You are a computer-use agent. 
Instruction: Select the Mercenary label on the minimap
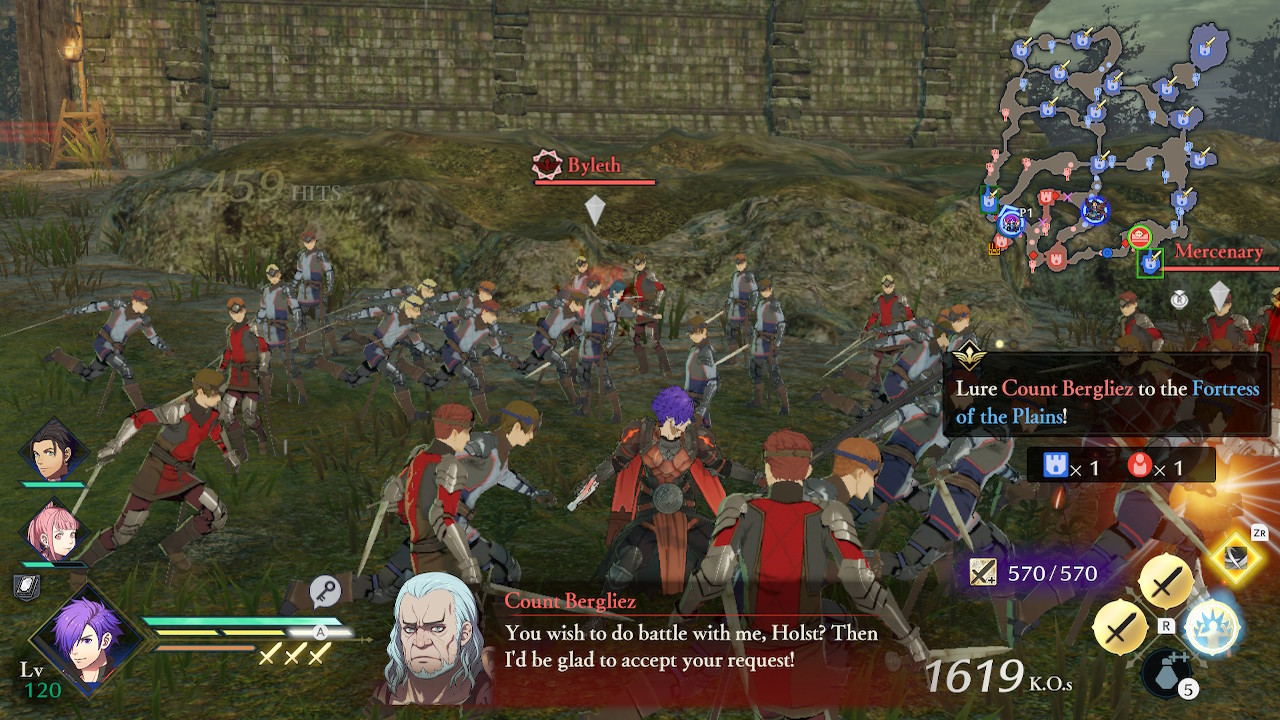[x=1220, y=251]
